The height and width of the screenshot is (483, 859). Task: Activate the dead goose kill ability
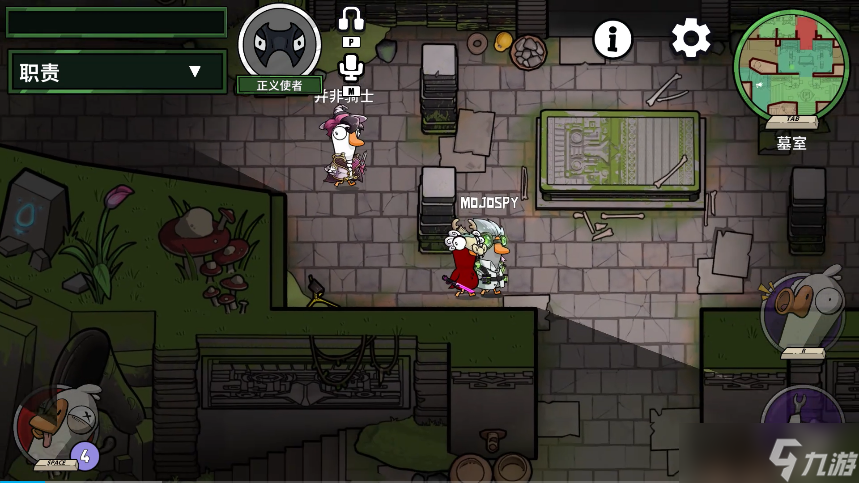(x=57, y=426)
